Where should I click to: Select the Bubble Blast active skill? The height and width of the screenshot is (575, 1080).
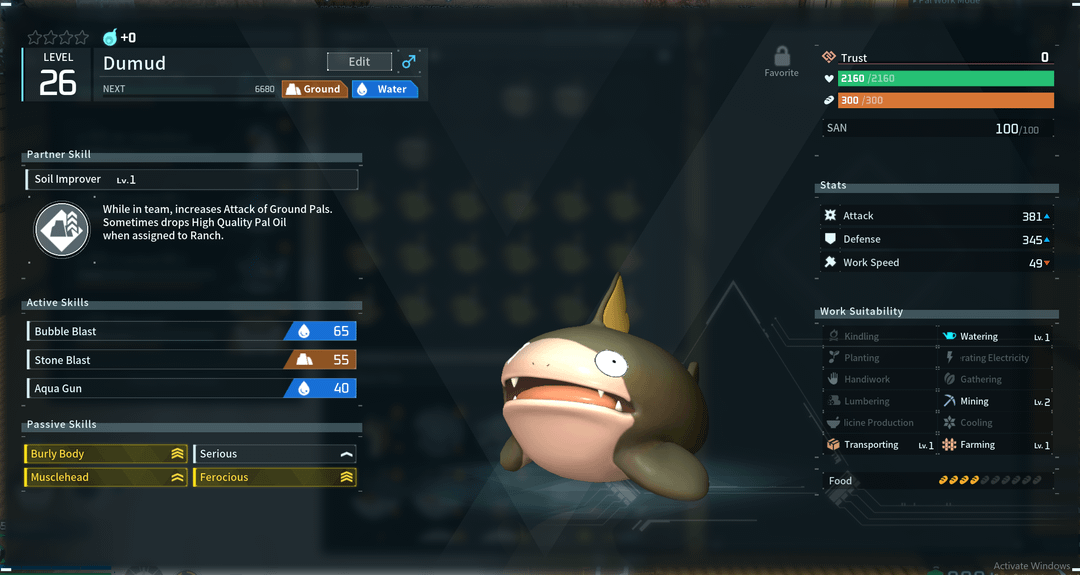pyautogui.click(x=191, y=331)
